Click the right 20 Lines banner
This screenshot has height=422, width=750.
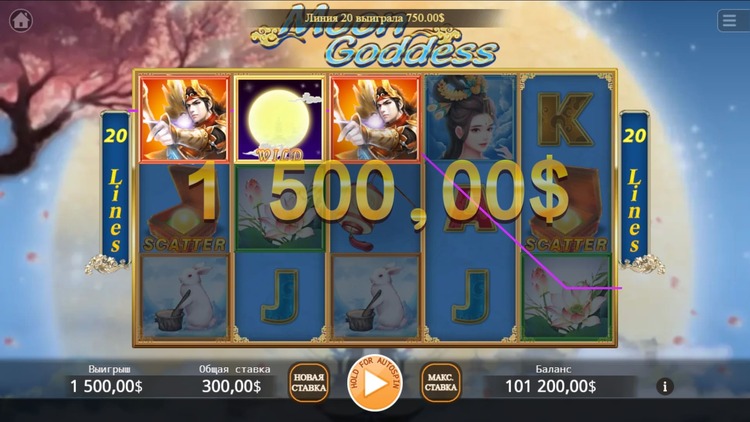pos(634,190)
